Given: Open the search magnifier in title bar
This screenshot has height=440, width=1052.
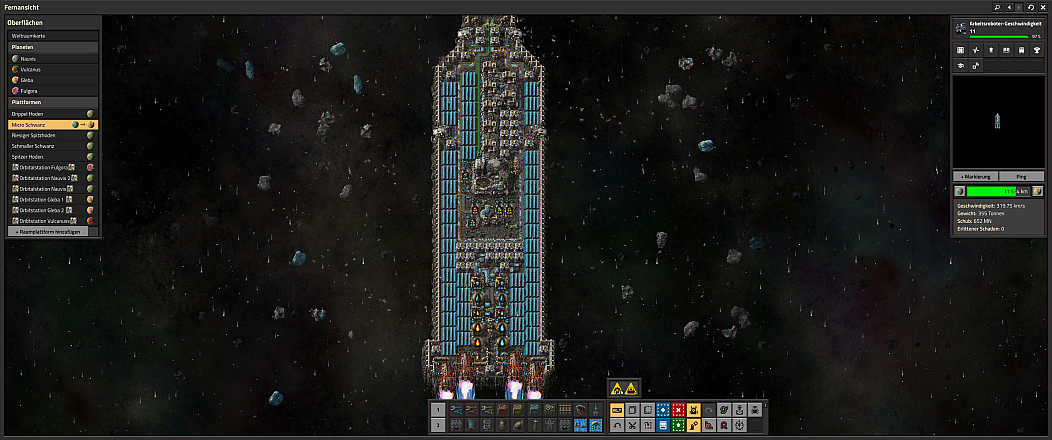Looking at the screenshot, I should pos(997,7).
